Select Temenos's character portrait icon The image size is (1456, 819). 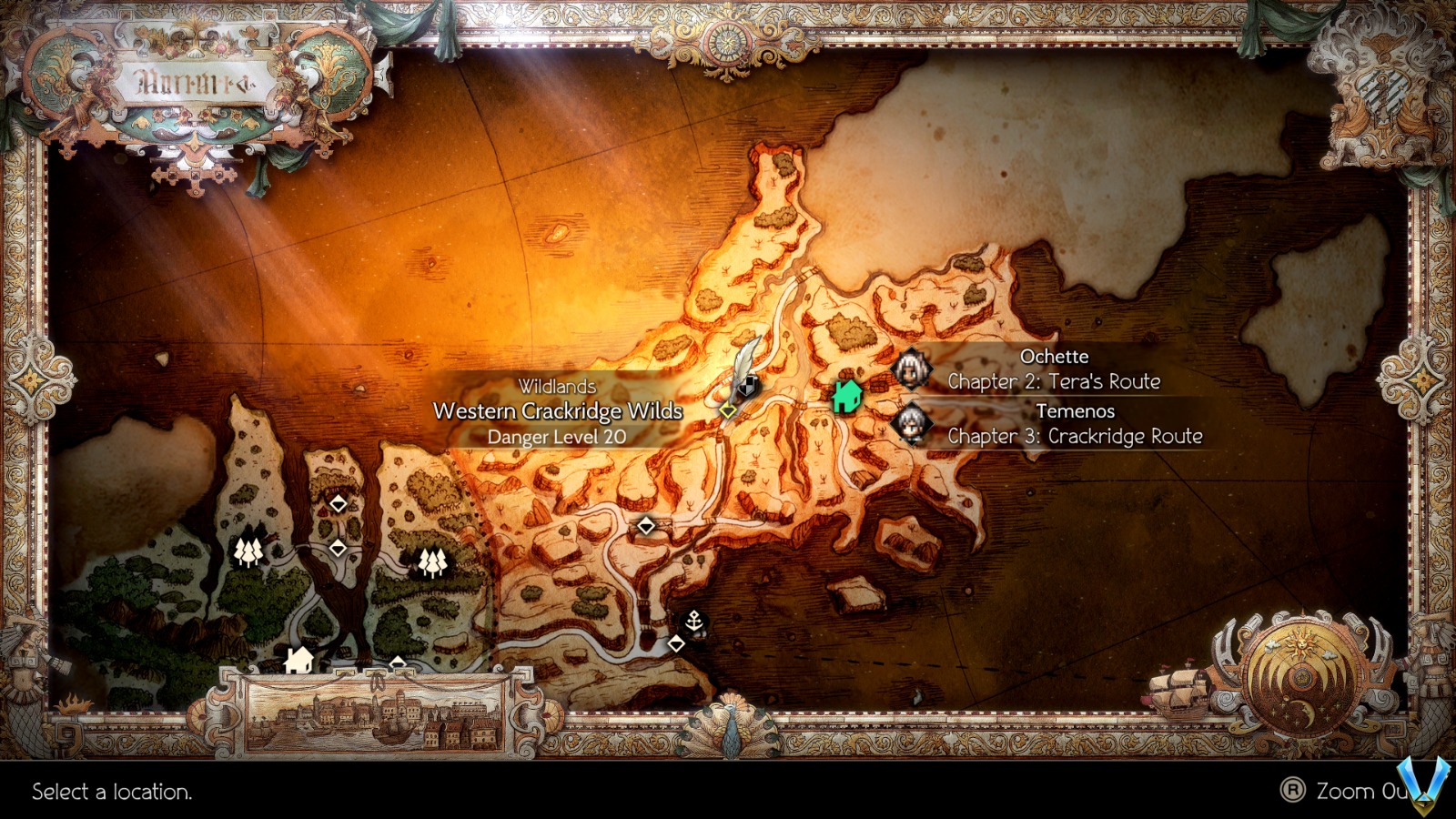pyautogui.click(x=909, y=422)
